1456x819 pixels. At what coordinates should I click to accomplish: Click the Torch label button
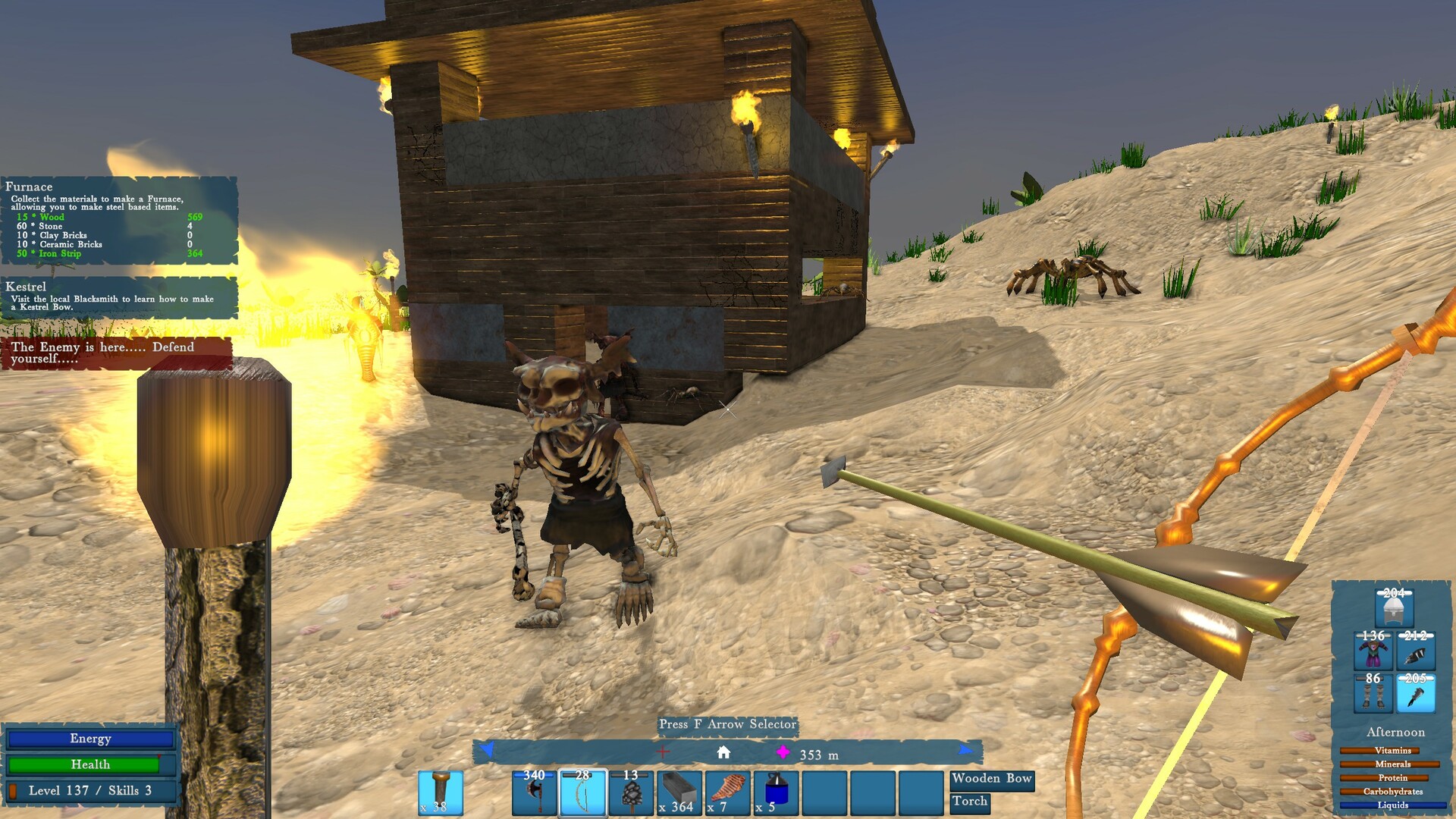click(970, 801)
